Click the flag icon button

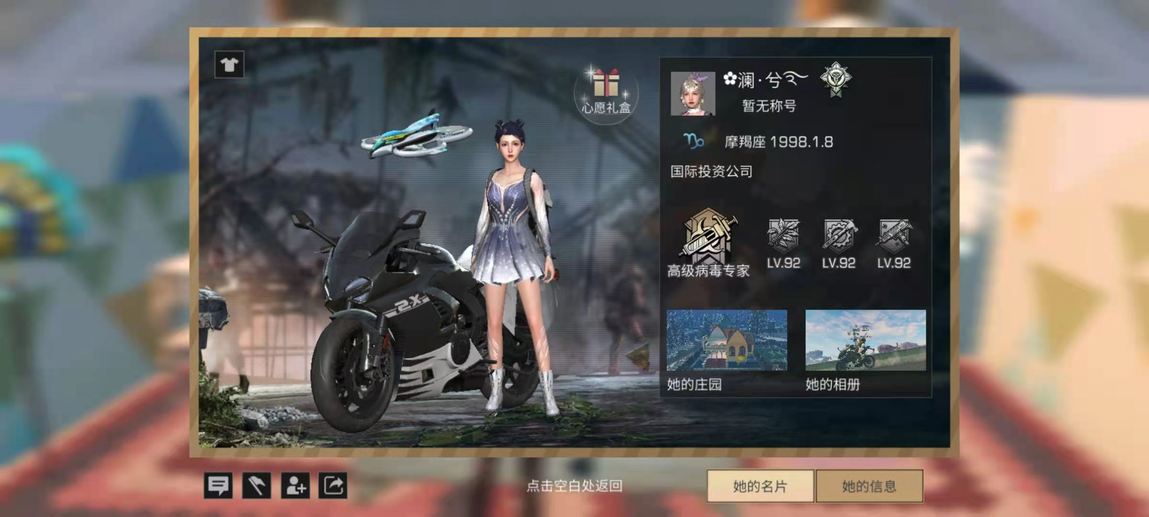256,486
